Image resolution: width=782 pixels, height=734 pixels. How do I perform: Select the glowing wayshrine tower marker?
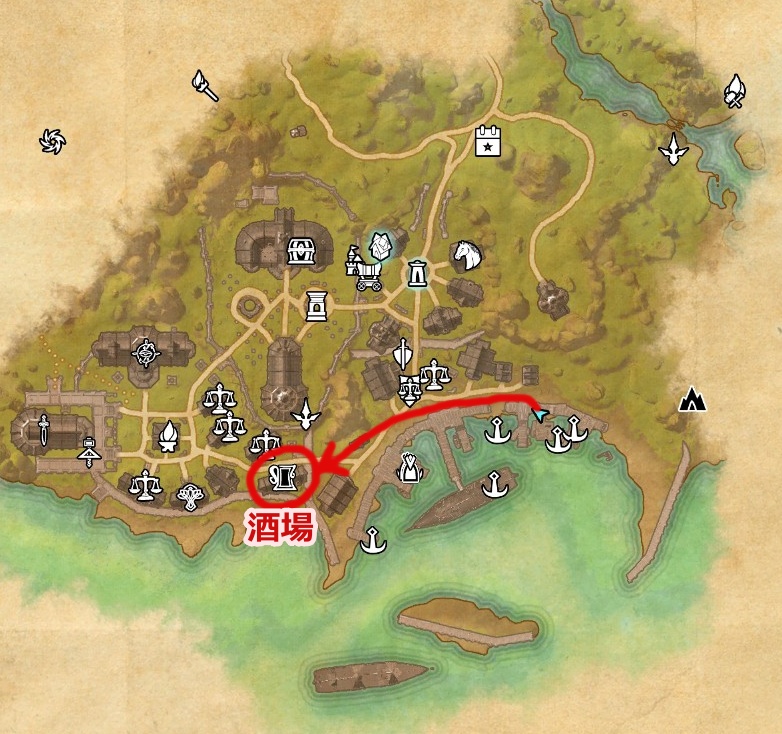417,272
